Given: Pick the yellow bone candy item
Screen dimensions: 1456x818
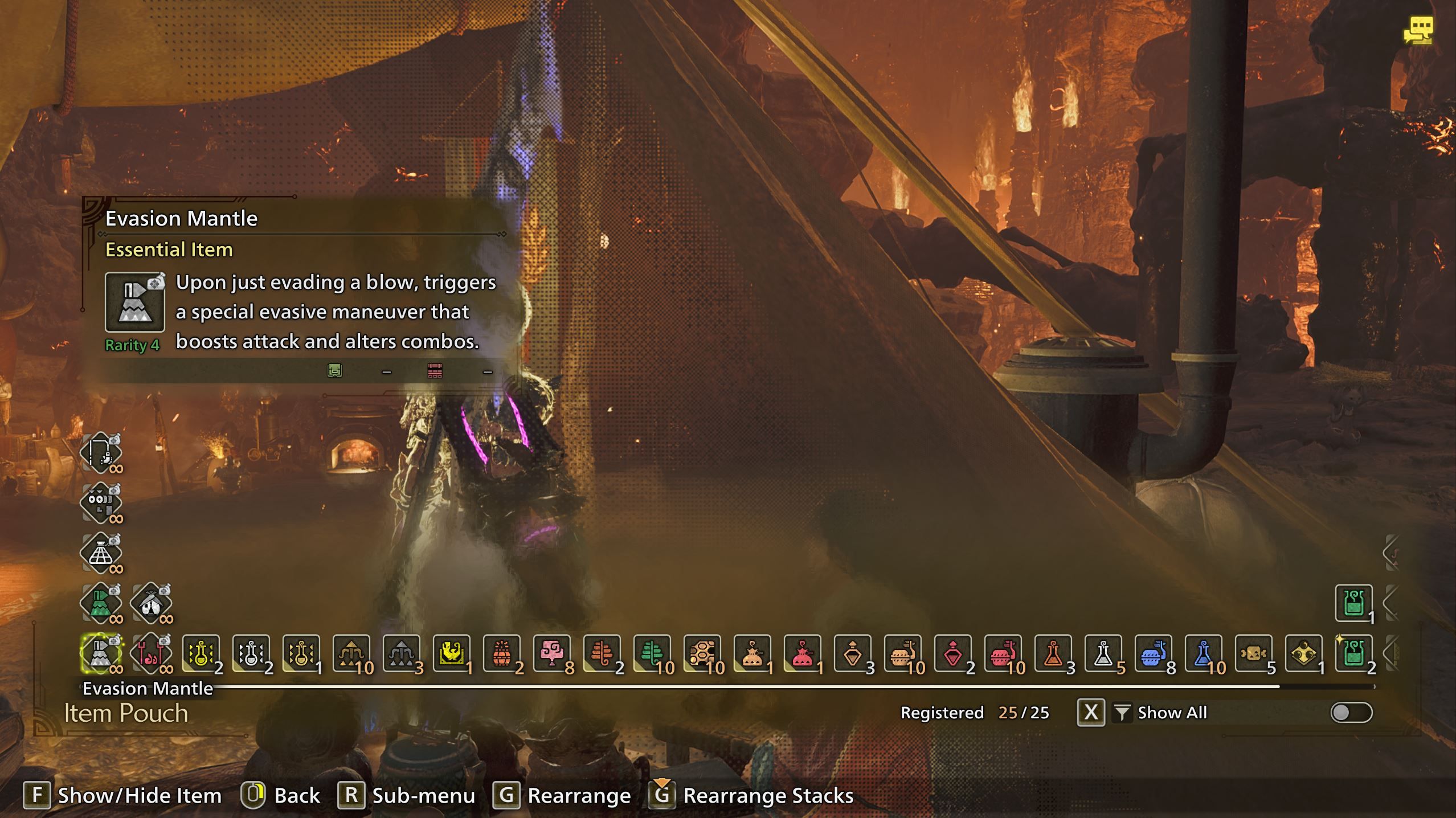Looking at the screenshot, I should (x=1253, y=653).
